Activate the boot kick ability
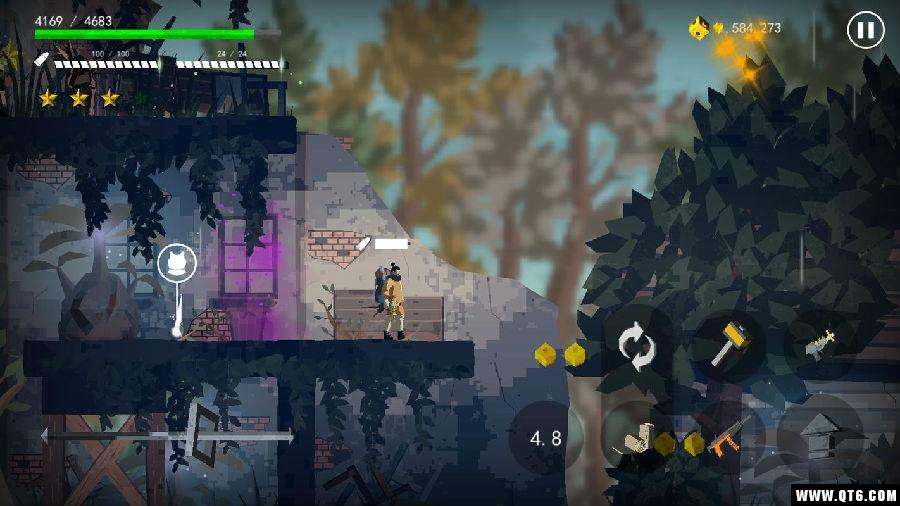 [x=634, y=439]
